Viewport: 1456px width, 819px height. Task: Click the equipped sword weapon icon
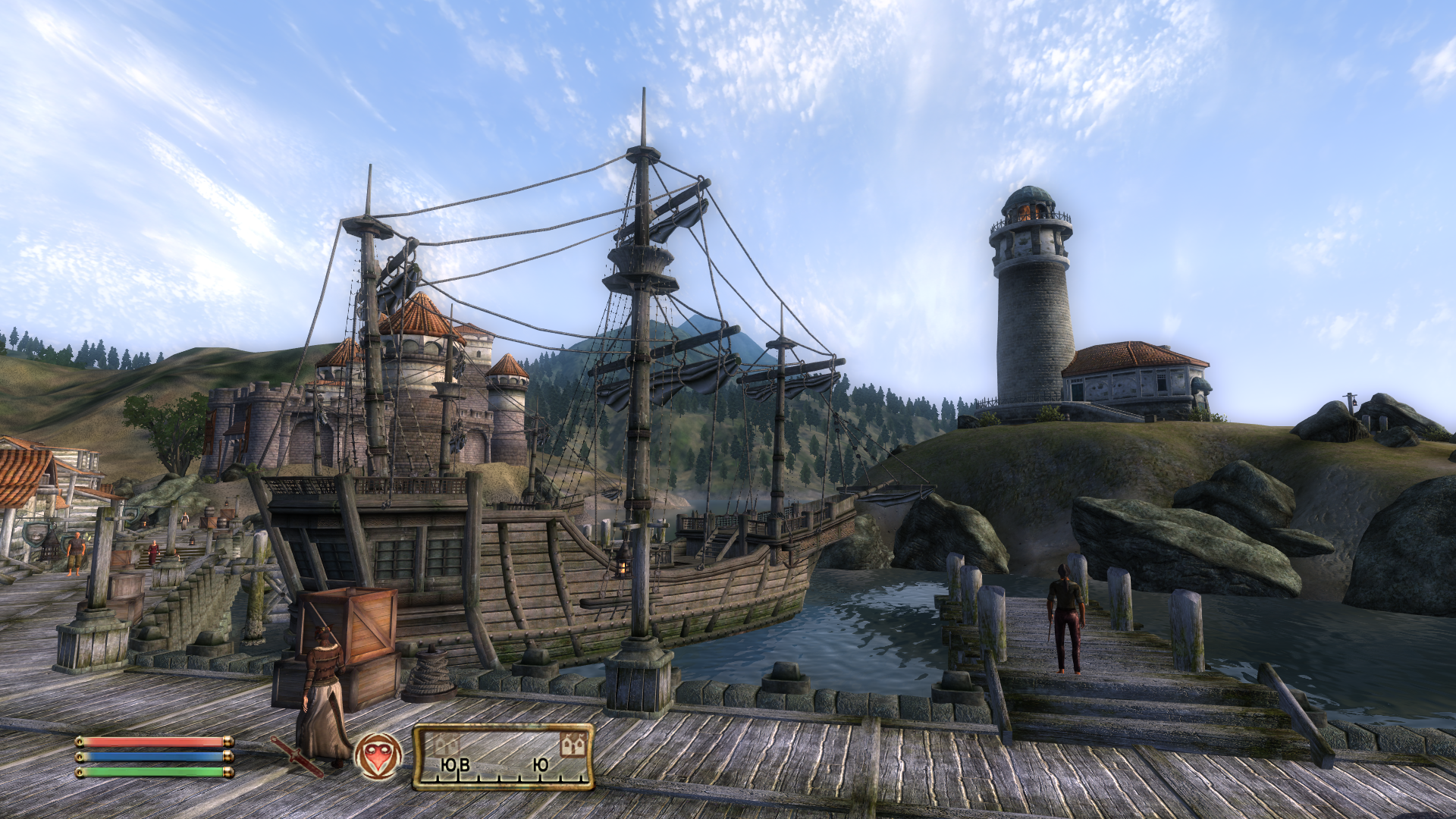pyautogui.click(x=297, y=755)
